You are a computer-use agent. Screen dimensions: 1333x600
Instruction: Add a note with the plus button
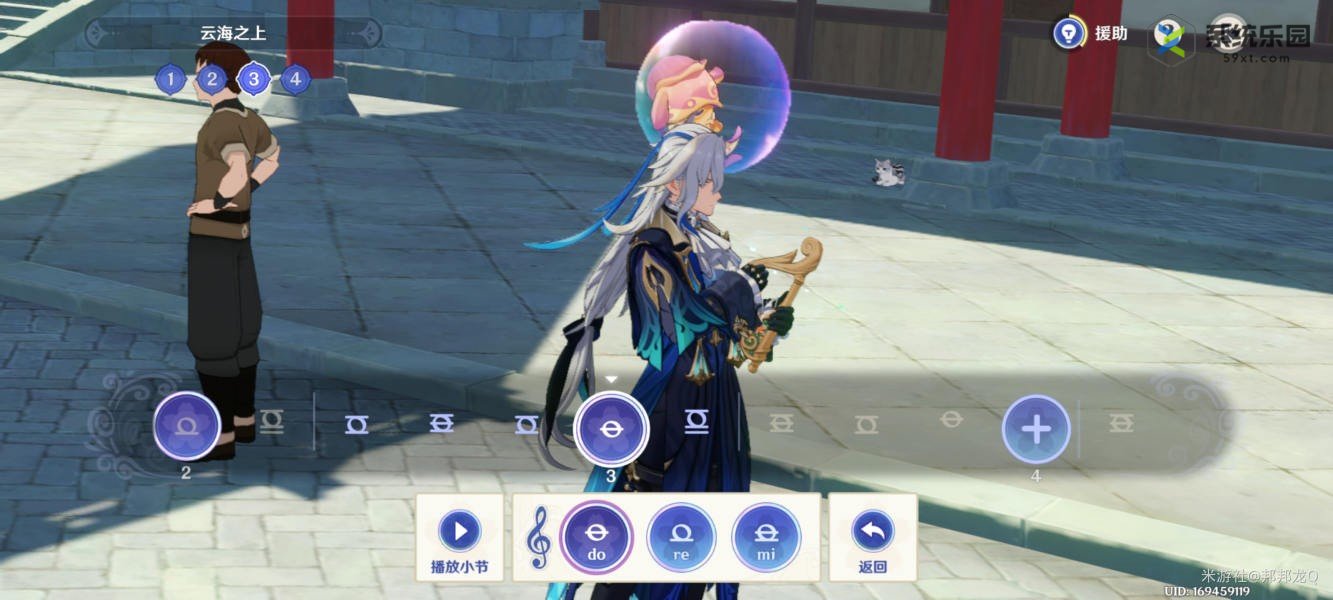click(x=1036, y=429)
